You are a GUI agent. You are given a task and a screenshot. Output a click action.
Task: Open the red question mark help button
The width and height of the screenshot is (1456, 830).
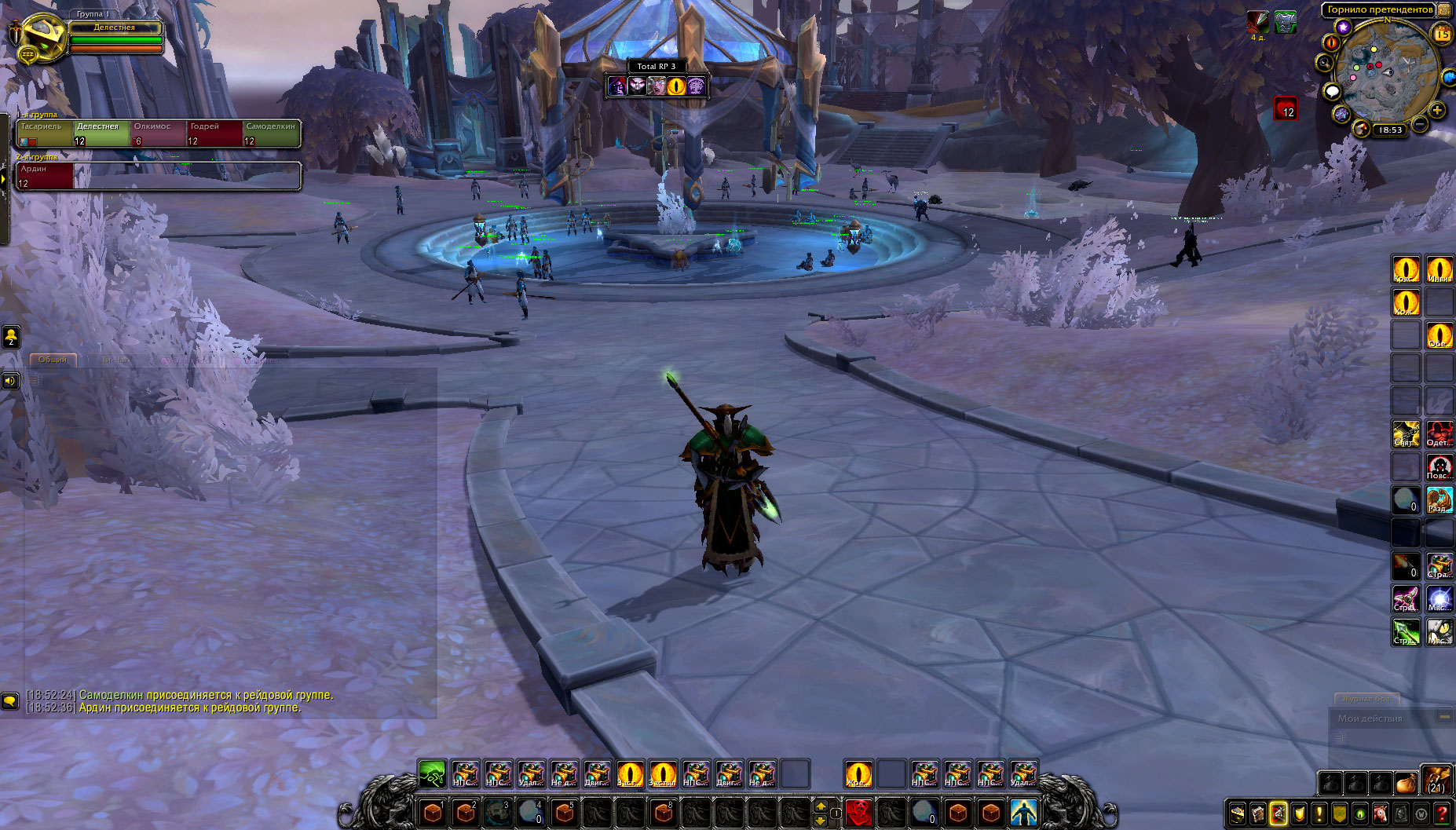(x=1441, y=814)
